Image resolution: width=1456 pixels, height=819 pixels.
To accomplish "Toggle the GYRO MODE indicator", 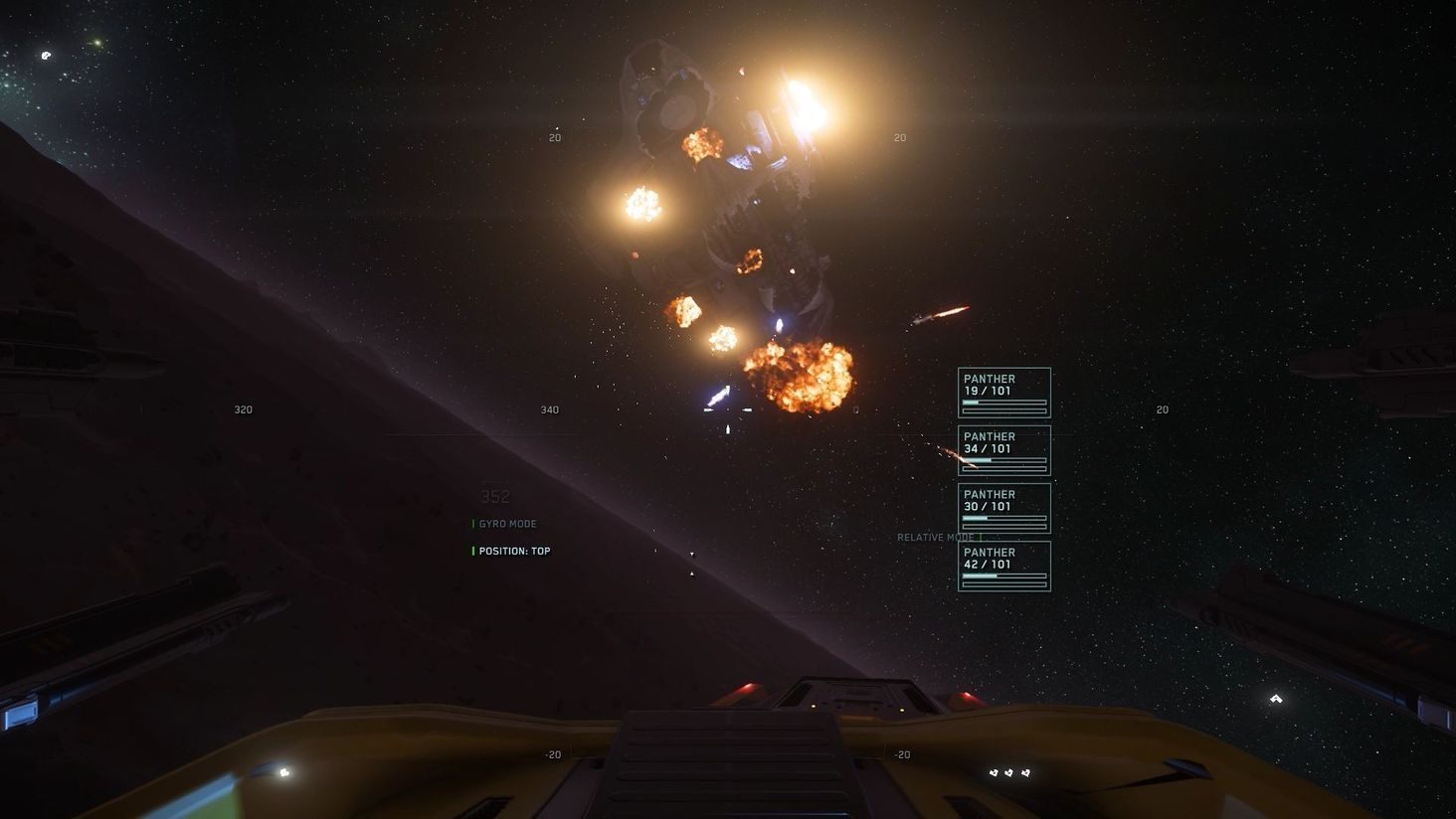I will pos(507,524).
